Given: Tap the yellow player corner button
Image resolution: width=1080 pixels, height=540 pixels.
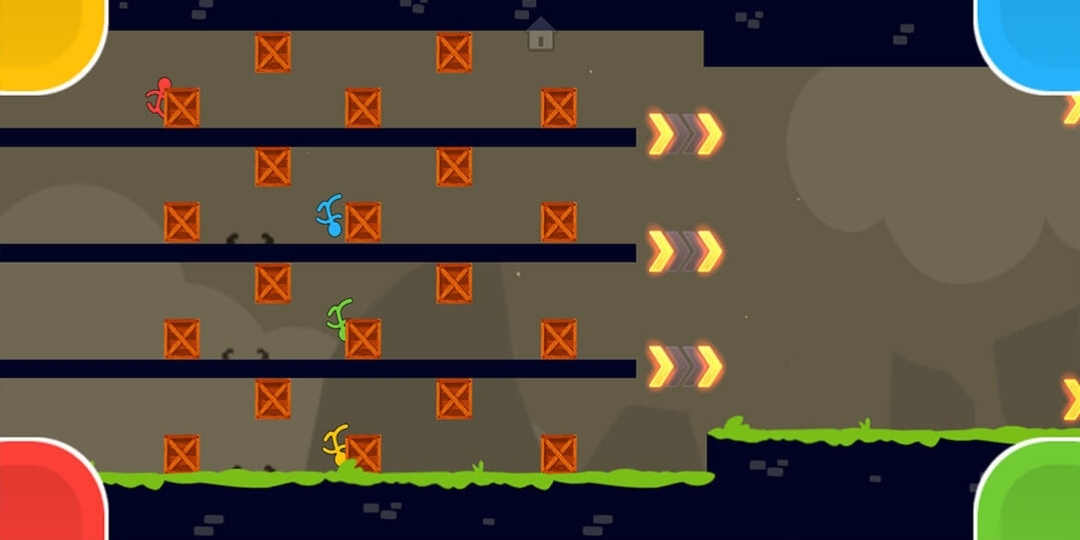Looking at the screenshot, I should point(48,42).
